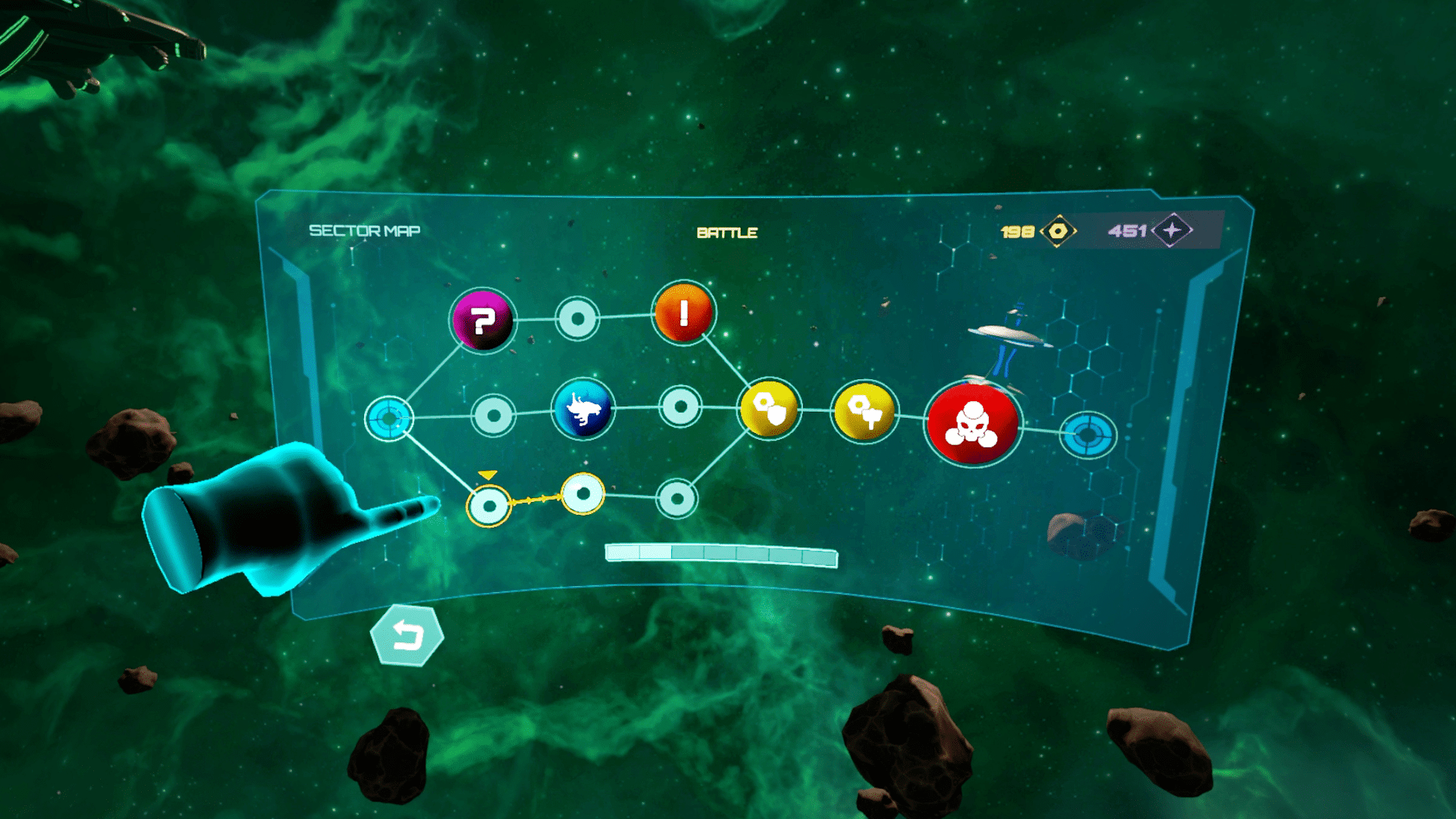Open the yellow shield upgrade shop node

(x=769, y=409)
